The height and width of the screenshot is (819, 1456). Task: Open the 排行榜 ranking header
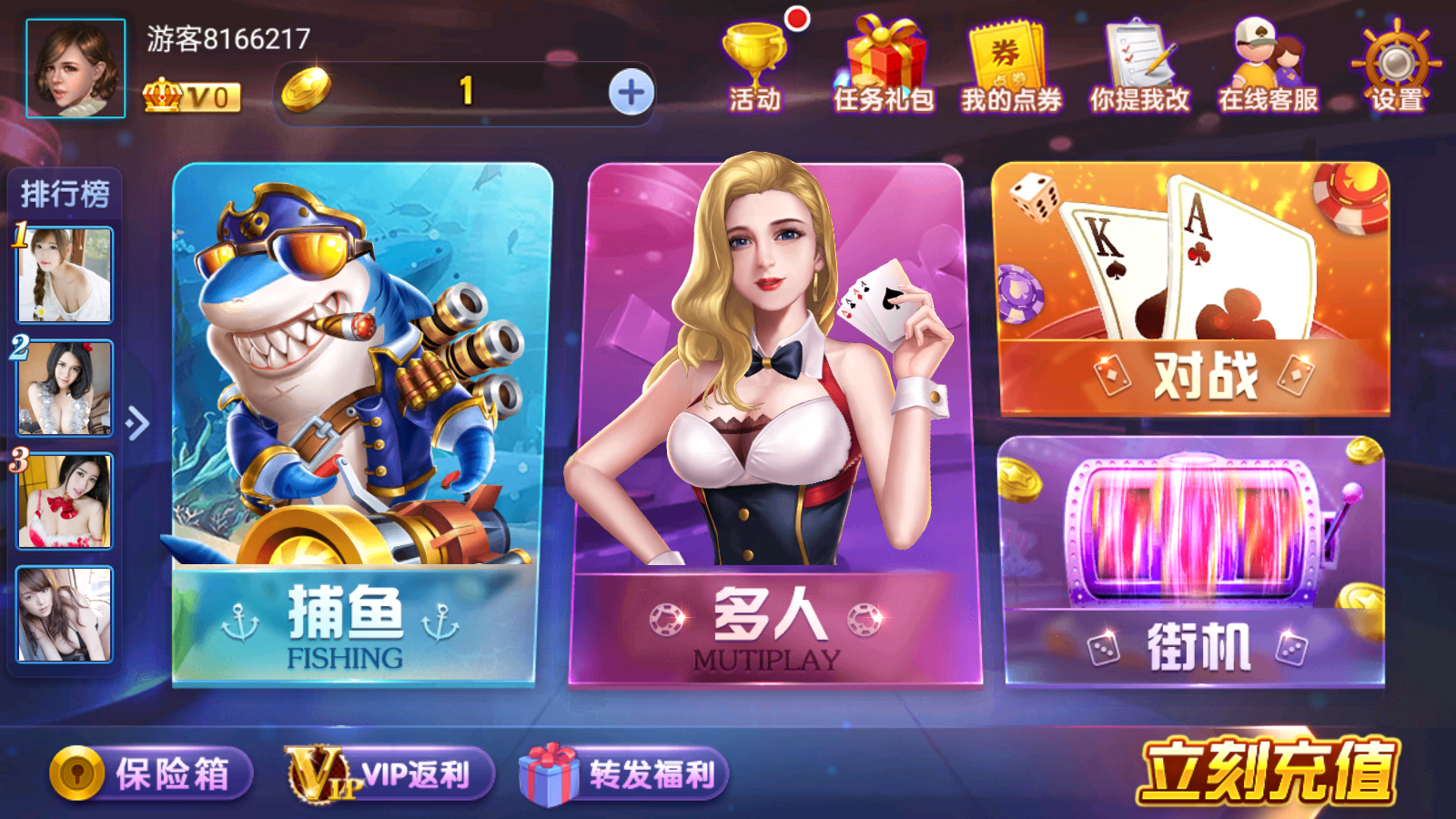(66, 191)
